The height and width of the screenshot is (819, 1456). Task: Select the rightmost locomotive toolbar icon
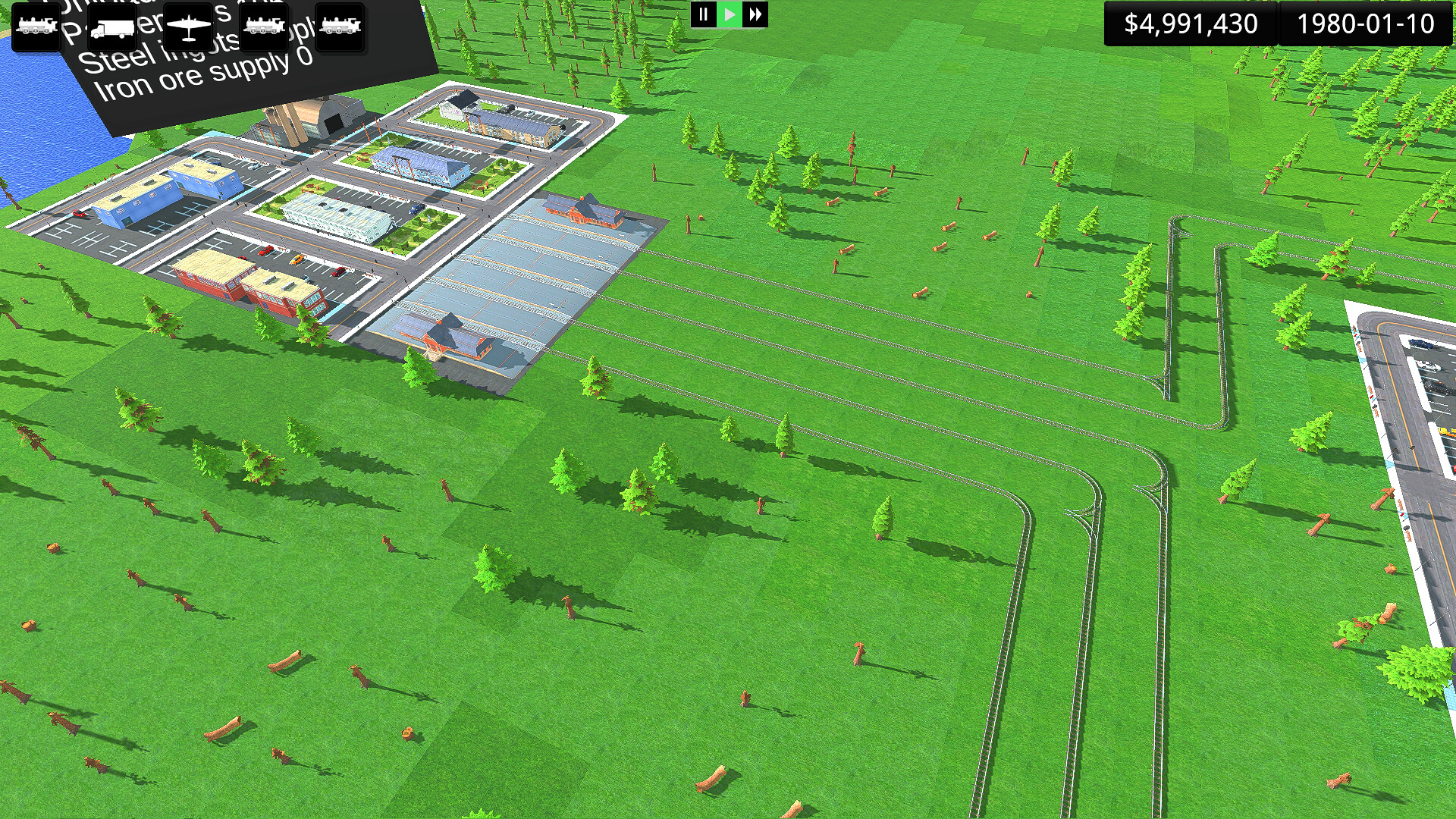[340, 27]
